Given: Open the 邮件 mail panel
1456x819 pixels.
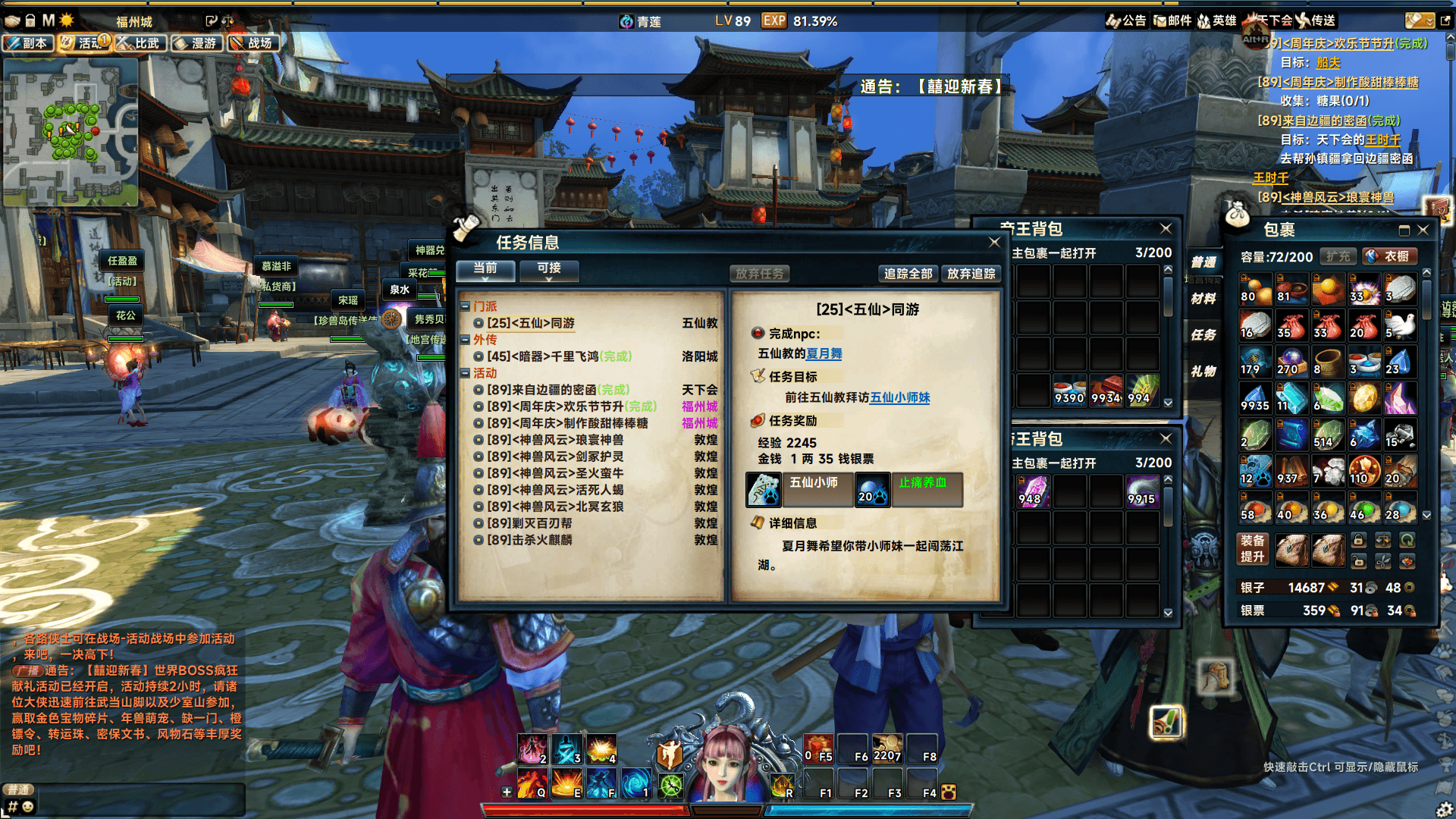Looking at the screenshot, I should tap(1172, 20).
